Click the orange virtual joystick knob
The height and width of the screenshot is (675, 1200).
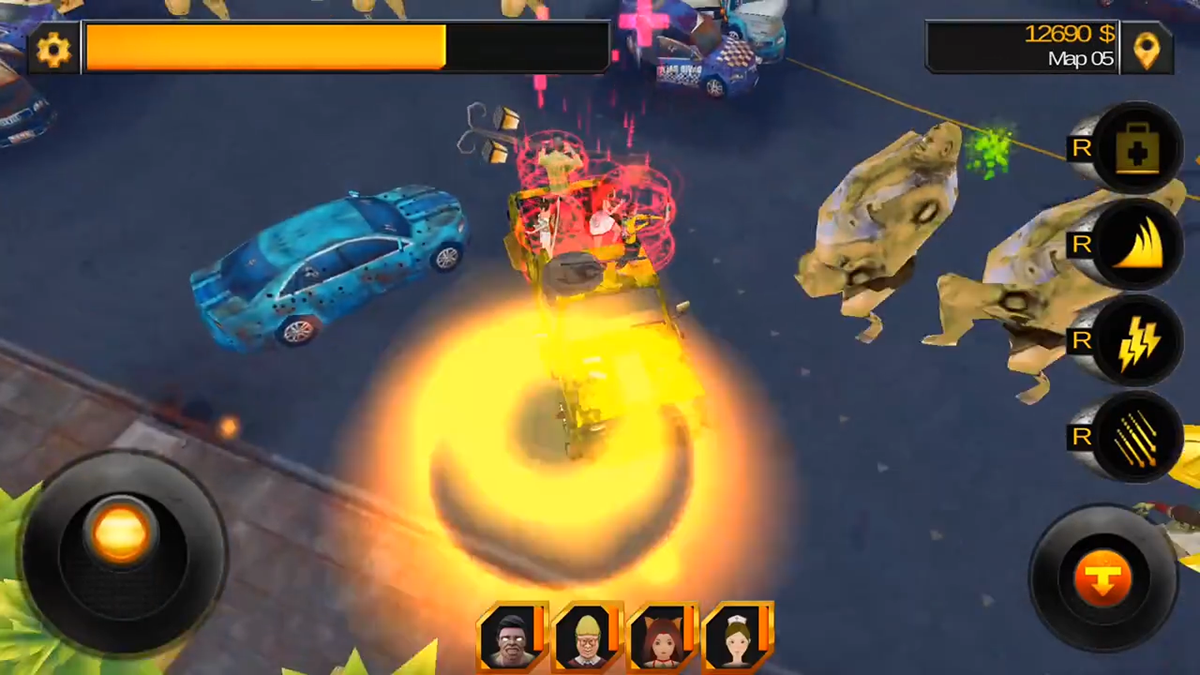pyautogui.click(x=121, y=530)
